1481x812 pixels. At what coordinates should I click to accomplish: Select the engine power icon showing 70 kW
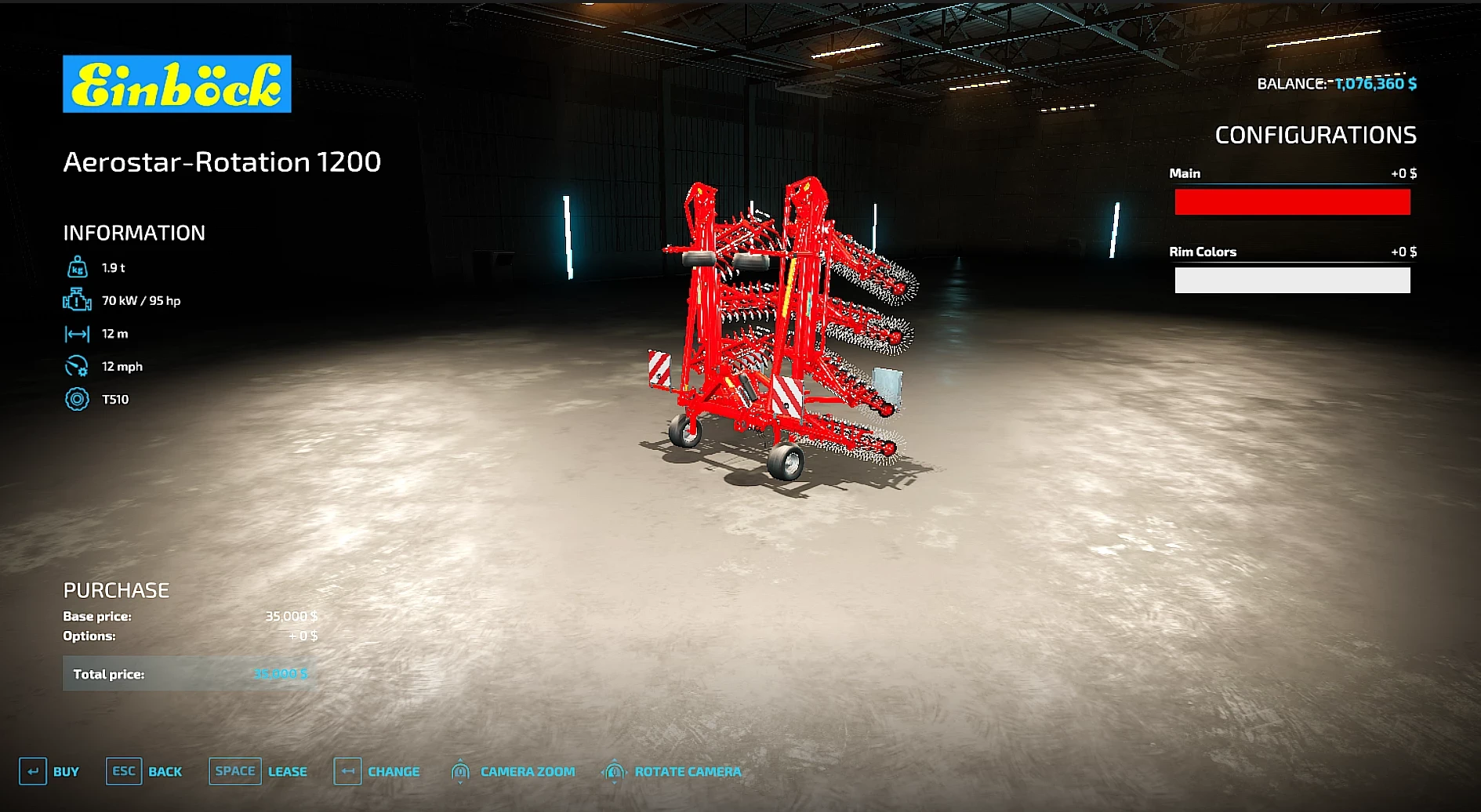point(76,300)
